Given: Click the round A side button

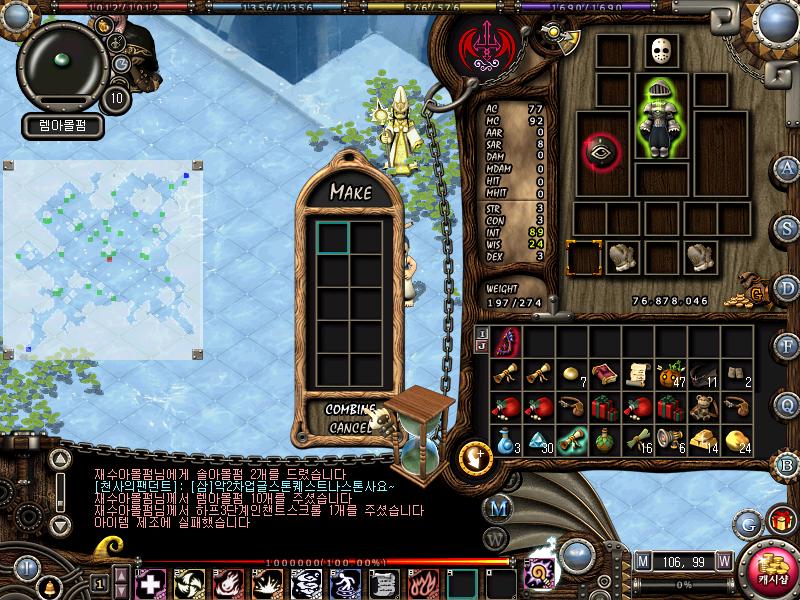Looking at the screenshot, I should [788, 167].
